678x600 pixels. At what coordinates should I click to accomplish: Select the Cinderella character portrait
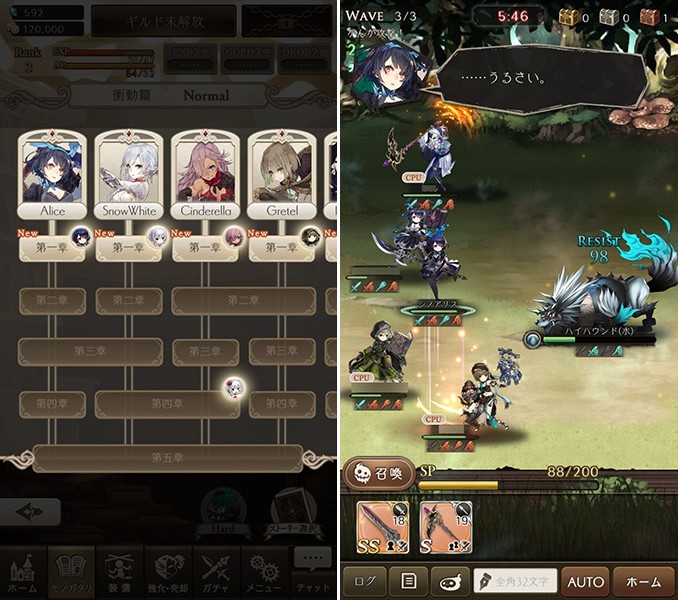coord(204,171)
